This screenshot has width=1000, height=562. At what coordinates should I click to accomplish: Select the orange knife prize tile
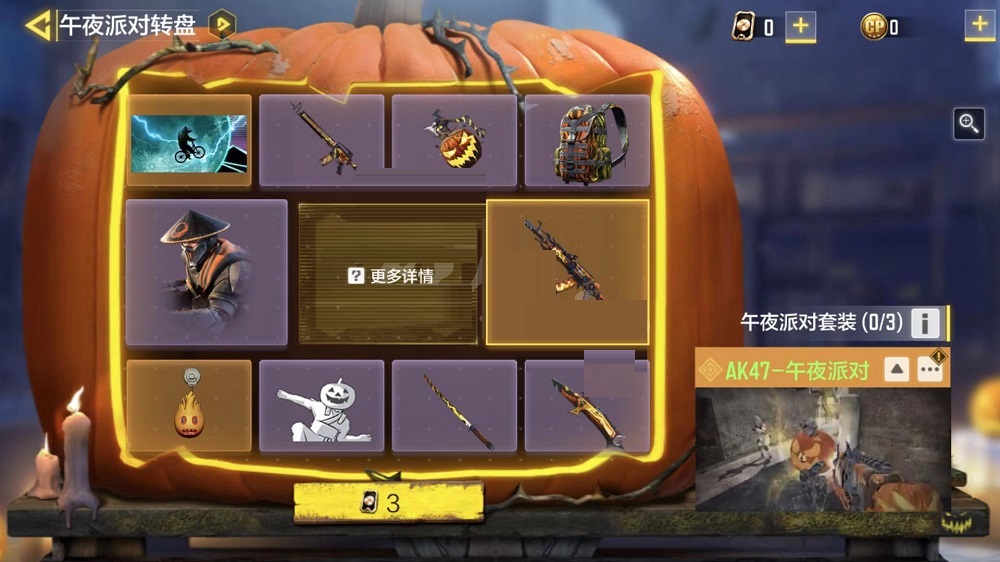(587, 406)
